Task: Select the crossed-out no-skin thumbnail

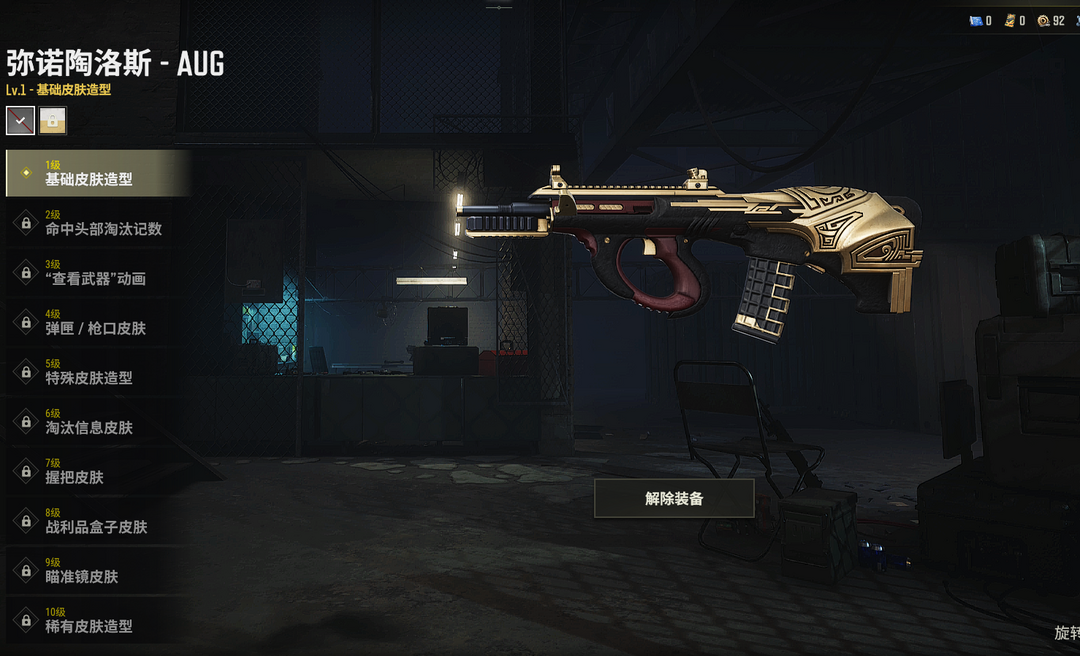Action: click(20, 121)
